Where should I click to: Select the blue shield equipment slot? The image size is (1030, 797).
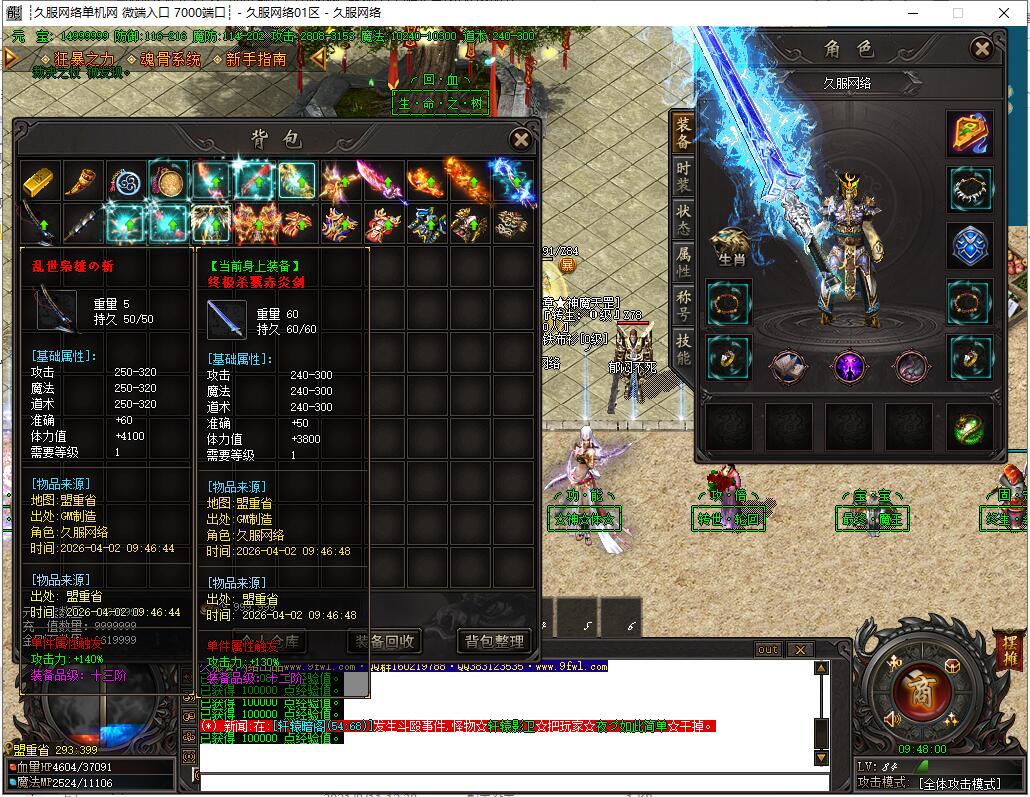point(970,246)
